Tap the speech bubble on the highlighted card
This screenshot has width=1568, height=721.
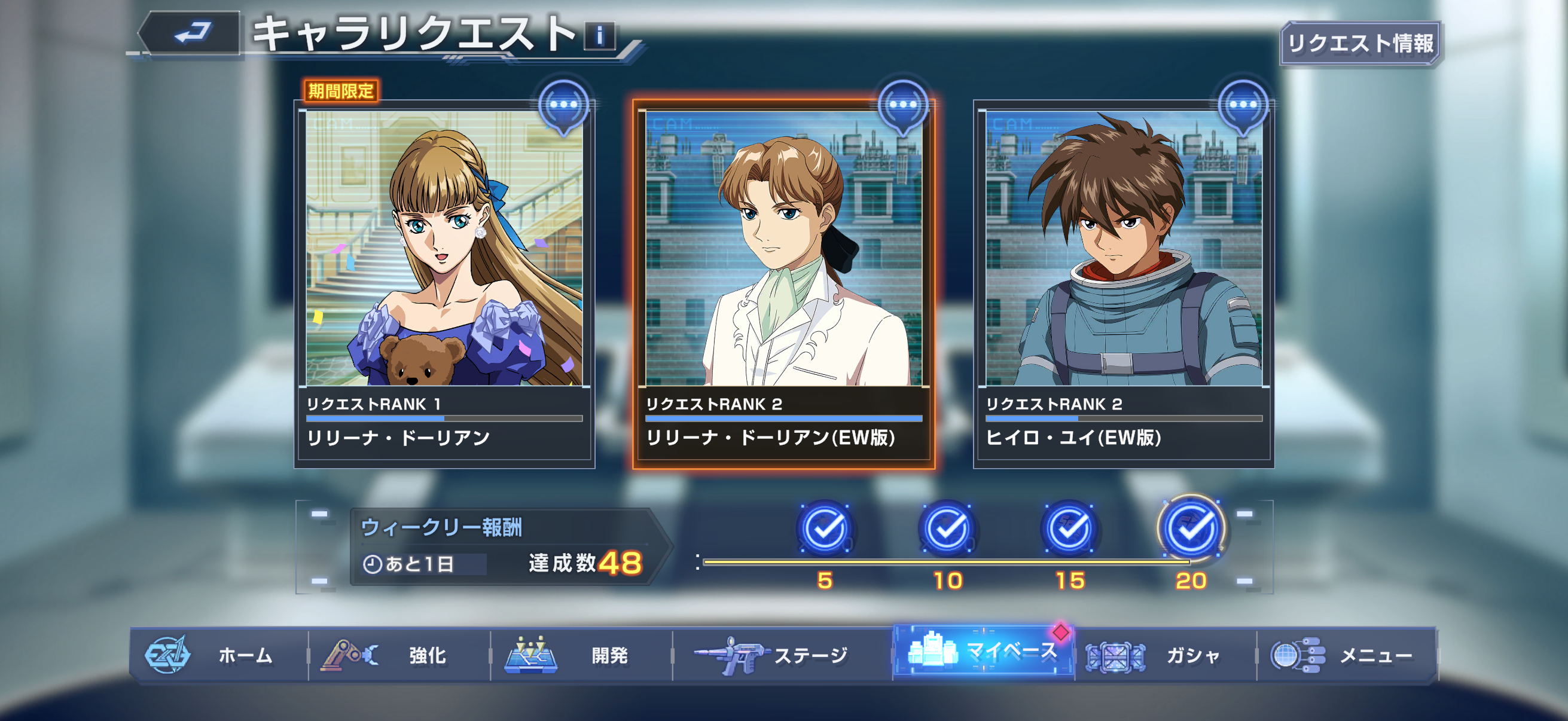click(902, 106)
